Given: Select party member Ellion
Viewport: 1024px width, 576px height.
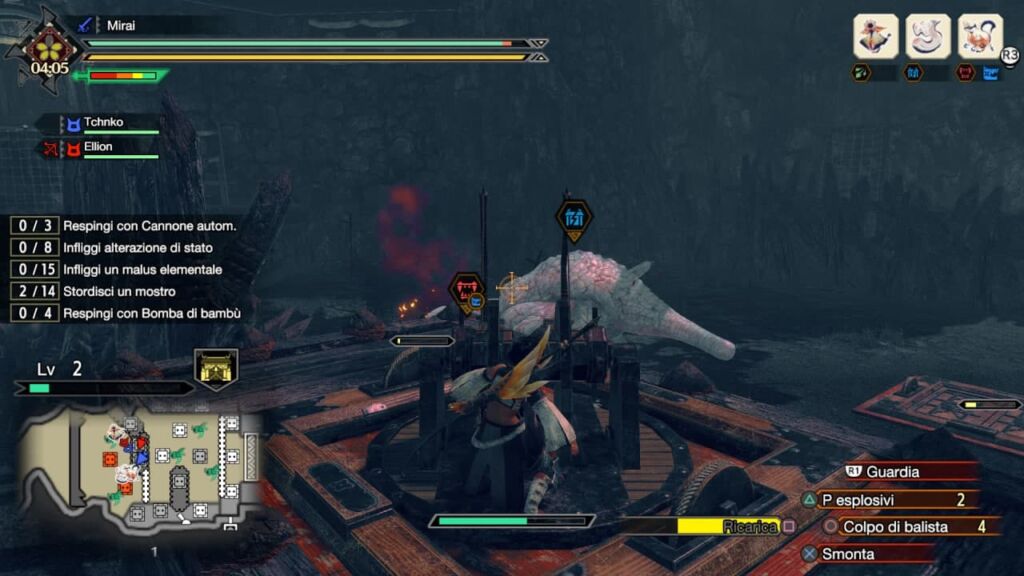Looking at the screenshot, I should pyautogui.click(x=98, y=147).
